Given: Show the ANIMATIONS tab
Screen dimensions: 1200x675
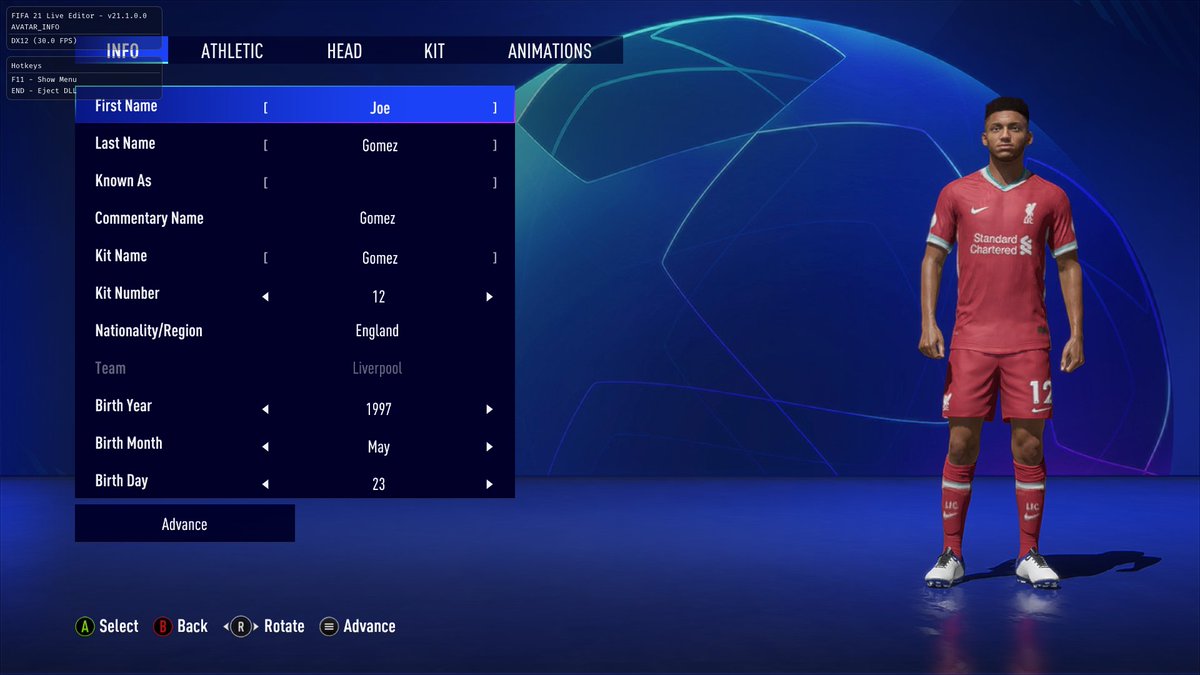Looking at the screenshot, I should pyautogui.click(x=549, y=51).
